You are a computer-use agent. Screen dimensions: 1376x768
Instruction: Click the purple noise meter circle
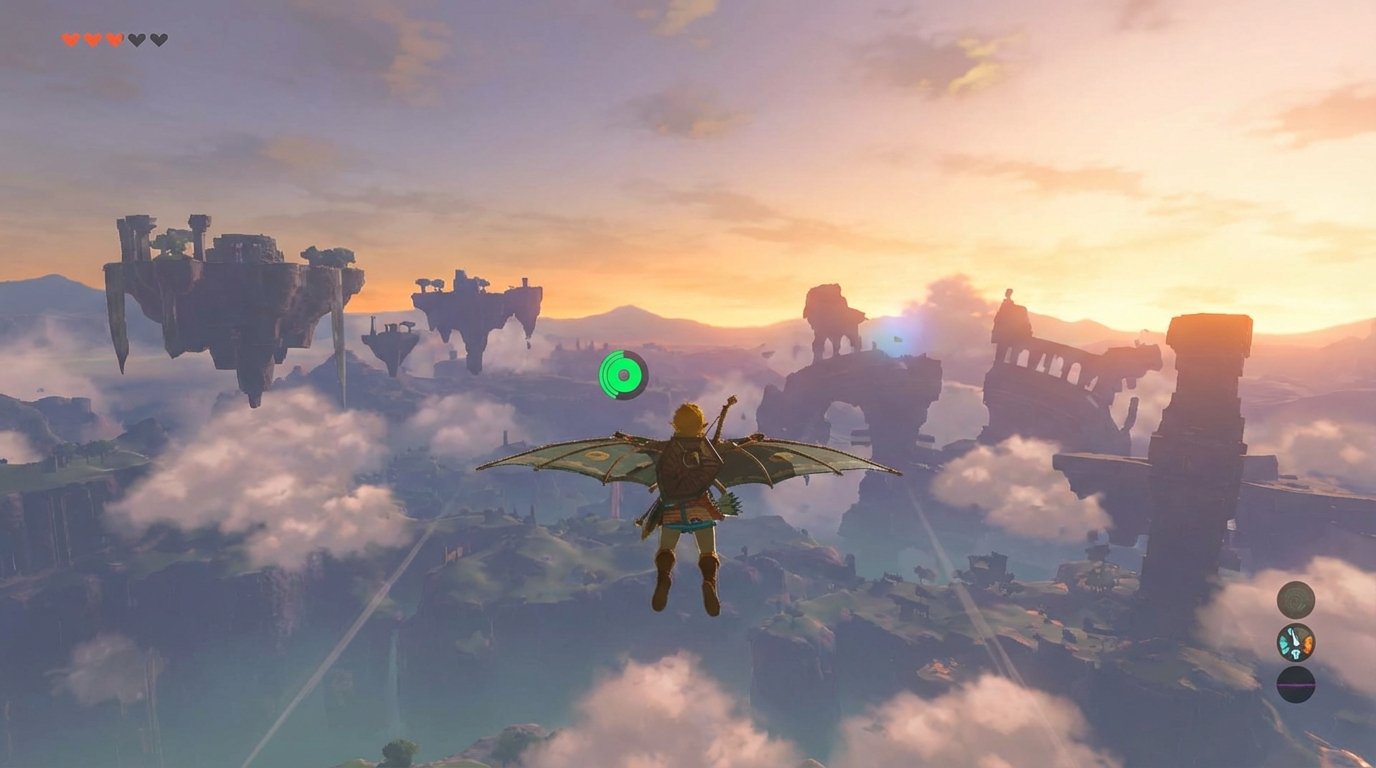1295,685
